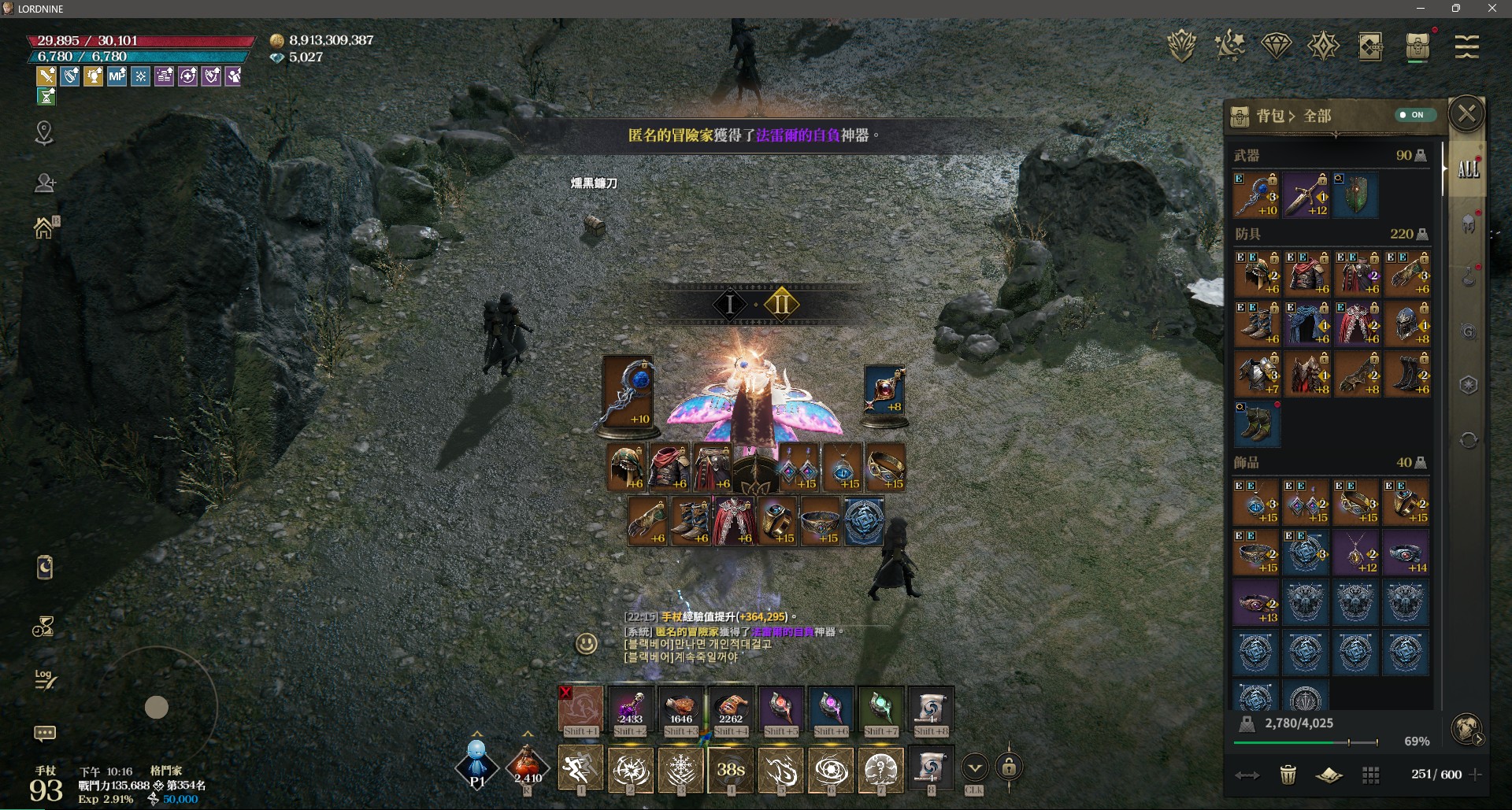Open the main hamburger menu
The width and height of the screenshot is (1512, 810).
tap(1466, 46)
